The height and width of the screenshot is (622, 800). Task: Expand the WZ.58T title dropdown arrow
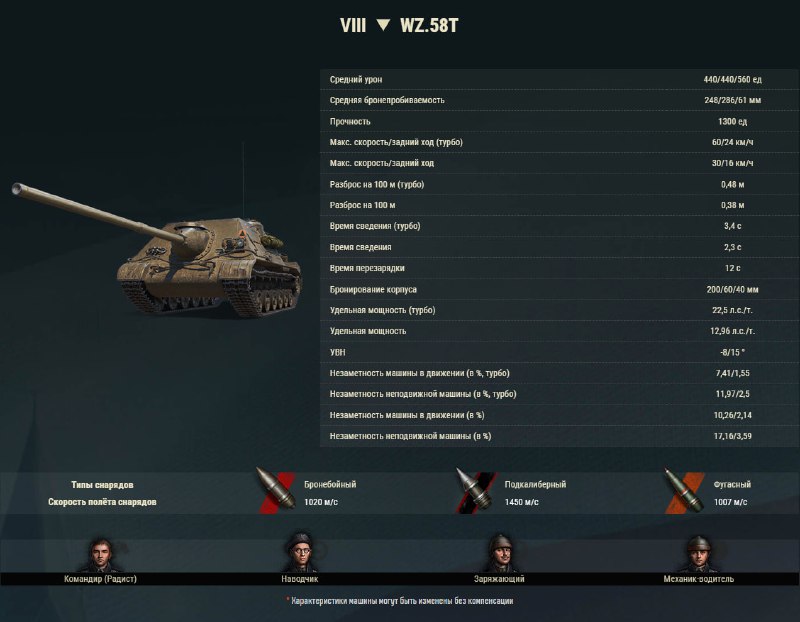[x=383, y=25]
